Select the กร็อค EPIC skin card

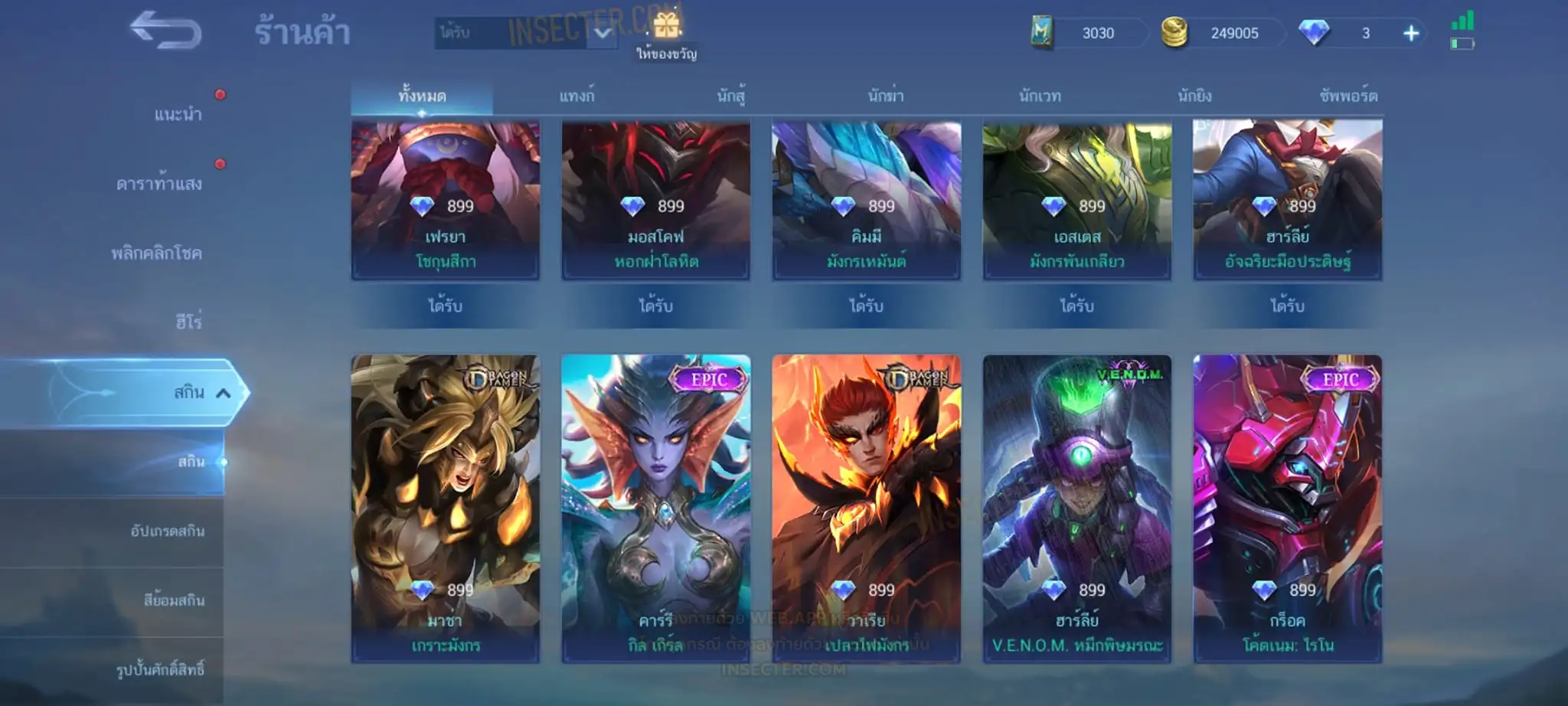[x=1288, y=508]
